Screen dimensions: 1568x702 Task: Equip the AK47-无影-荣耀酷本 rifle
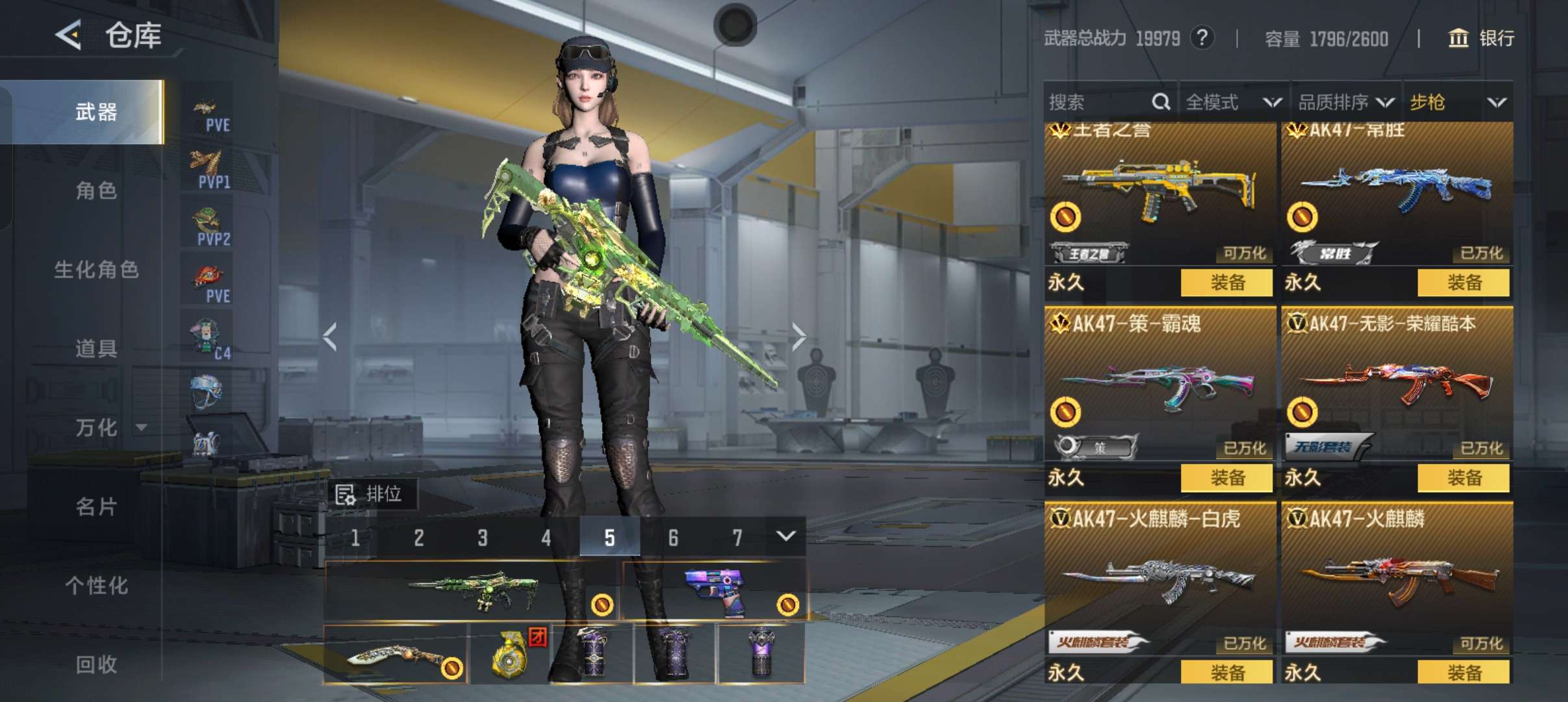click(1463, 478)
